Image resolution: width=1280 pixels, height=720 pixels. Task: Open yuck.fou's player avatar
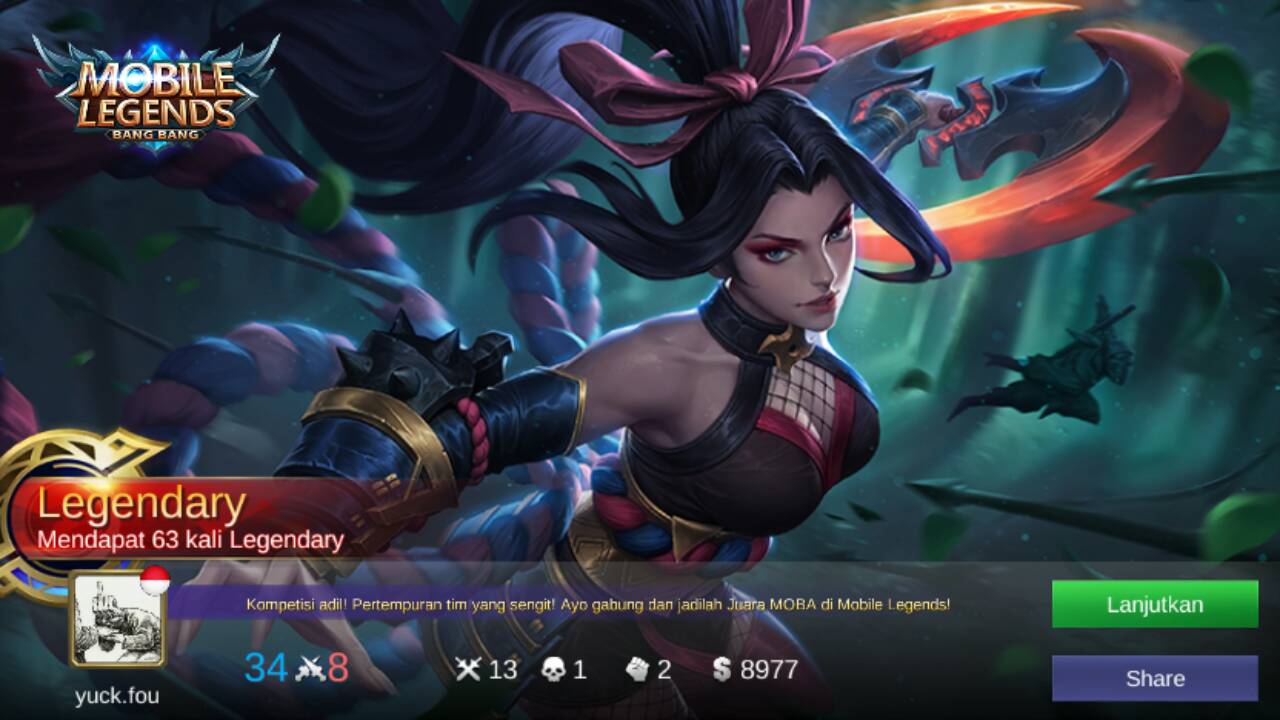117,620
